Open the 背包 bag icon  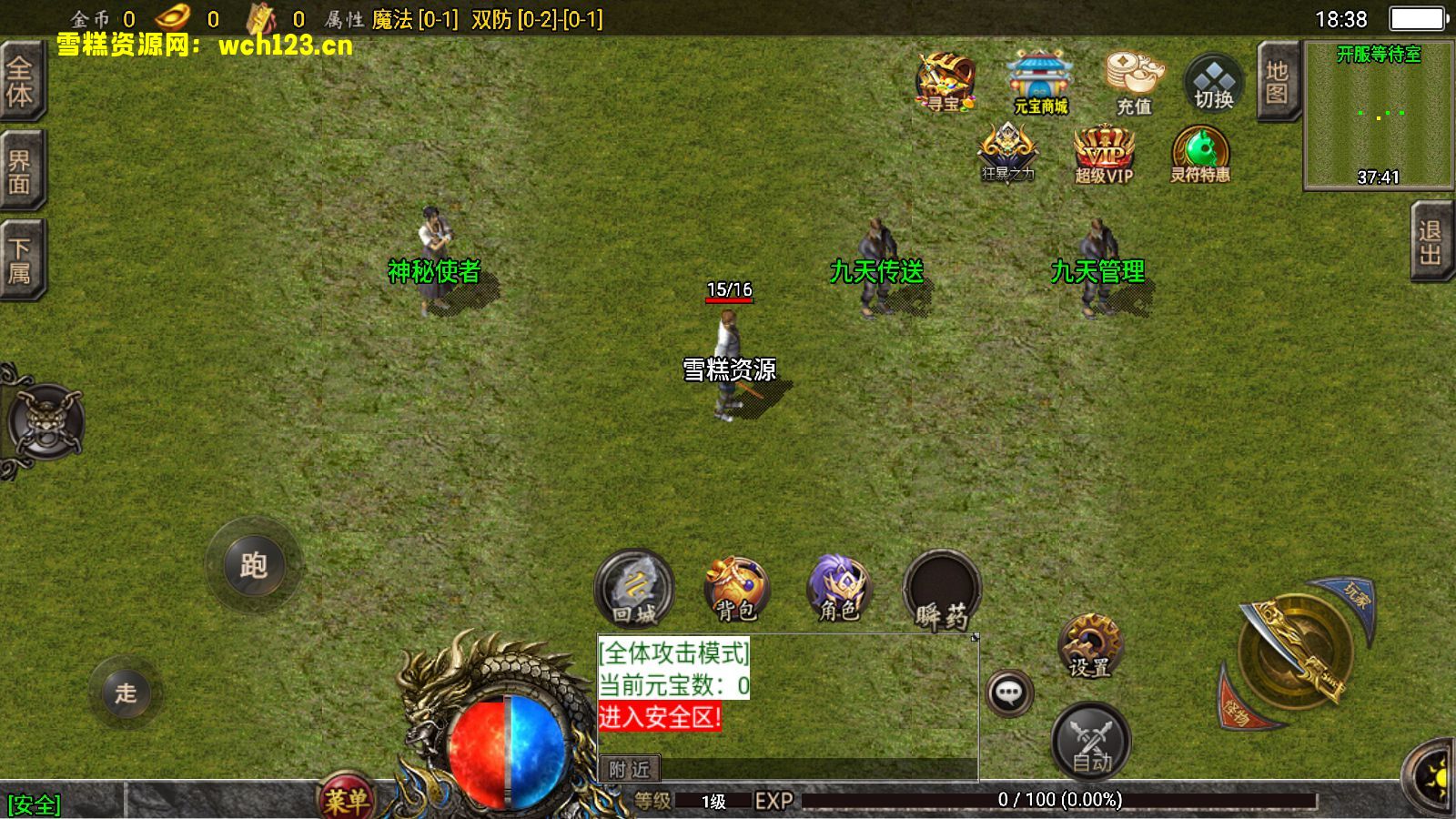pos(737,587)
